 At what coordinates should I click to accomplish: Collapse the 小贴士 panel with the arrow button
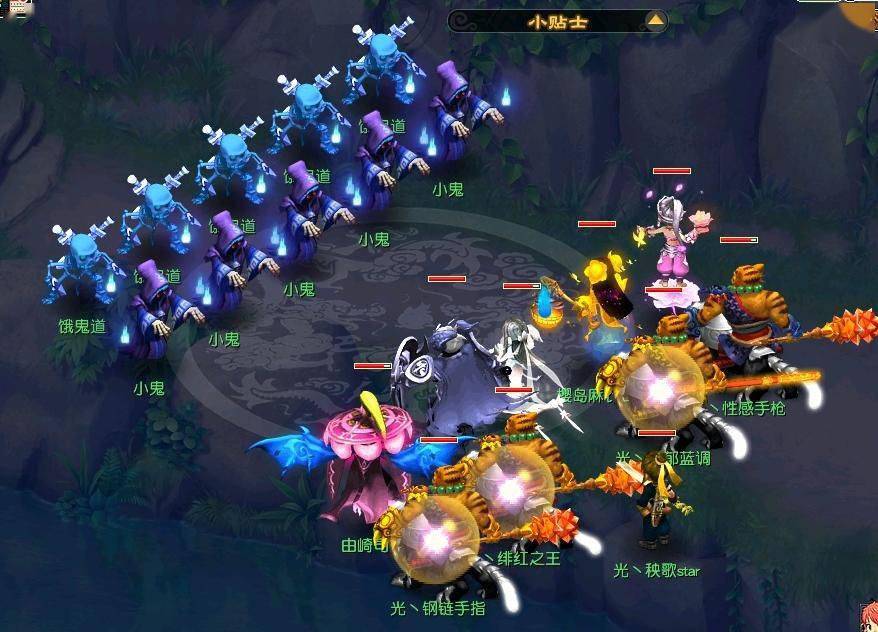click(655, 19)
